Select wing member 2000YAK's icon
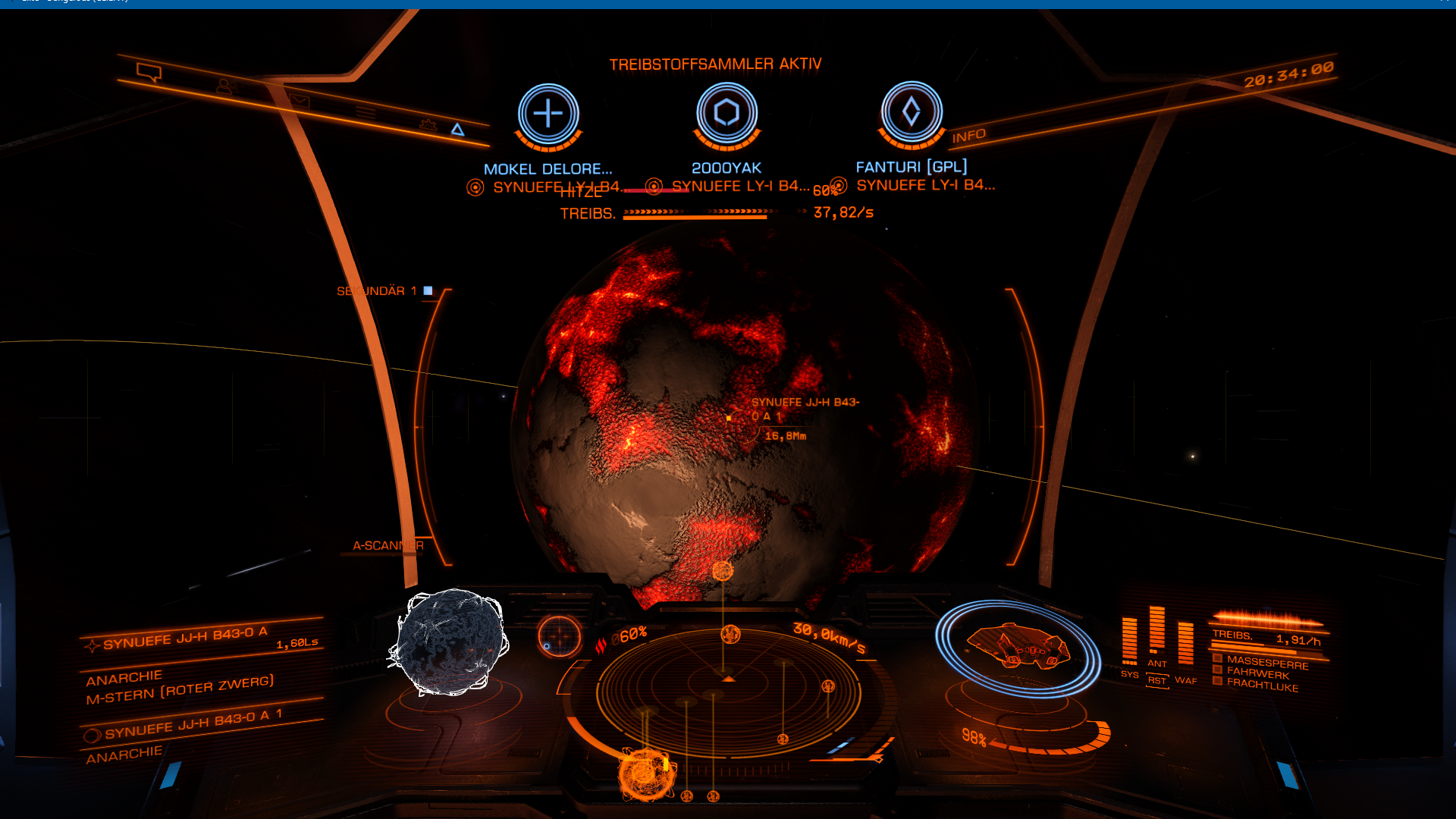Viewport: 1456px width, 819px height. click(x=726, y=113)
